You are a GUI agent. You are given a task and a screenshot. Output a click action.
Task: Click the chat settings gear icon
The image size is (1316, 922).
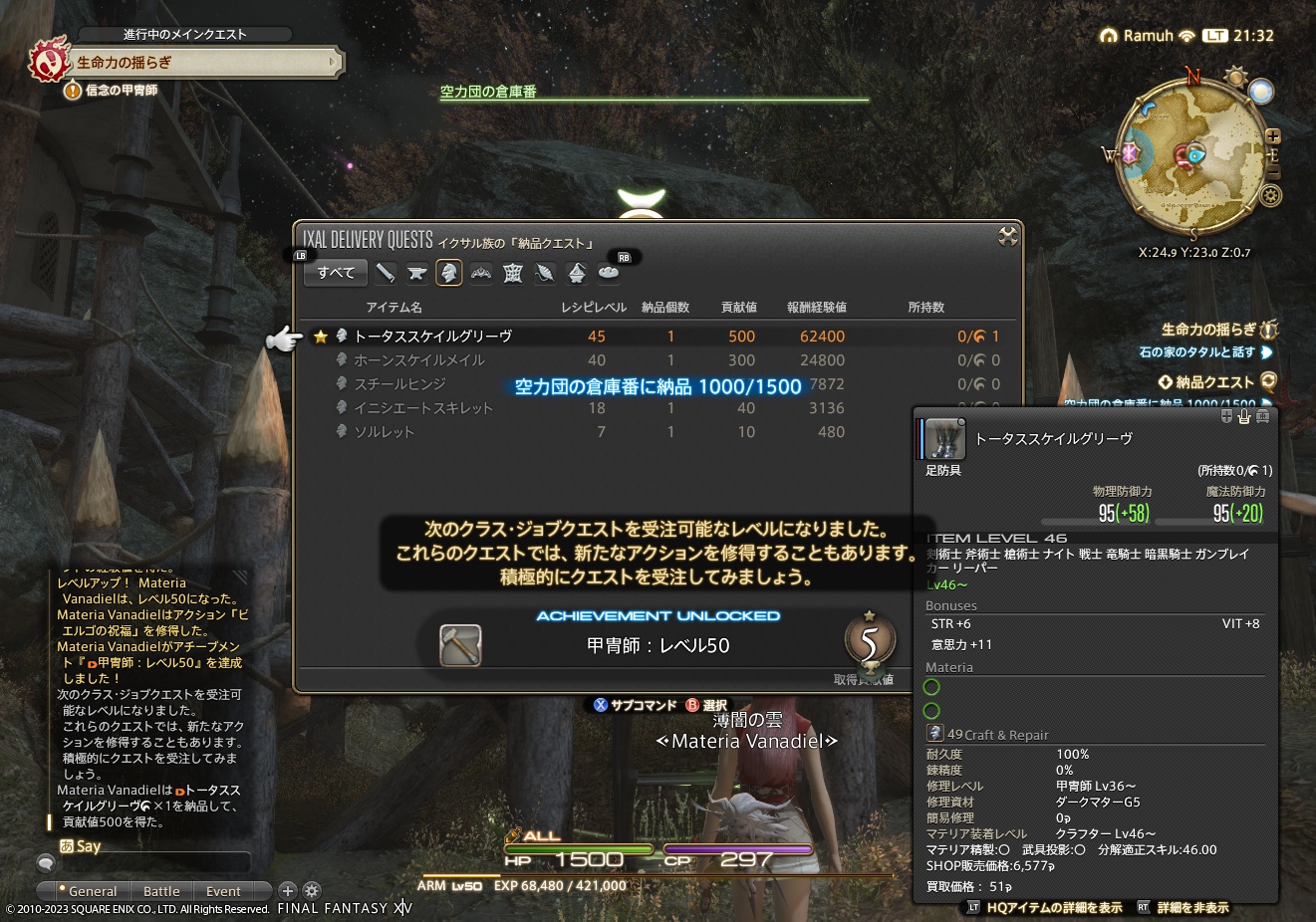coord(312,890)
